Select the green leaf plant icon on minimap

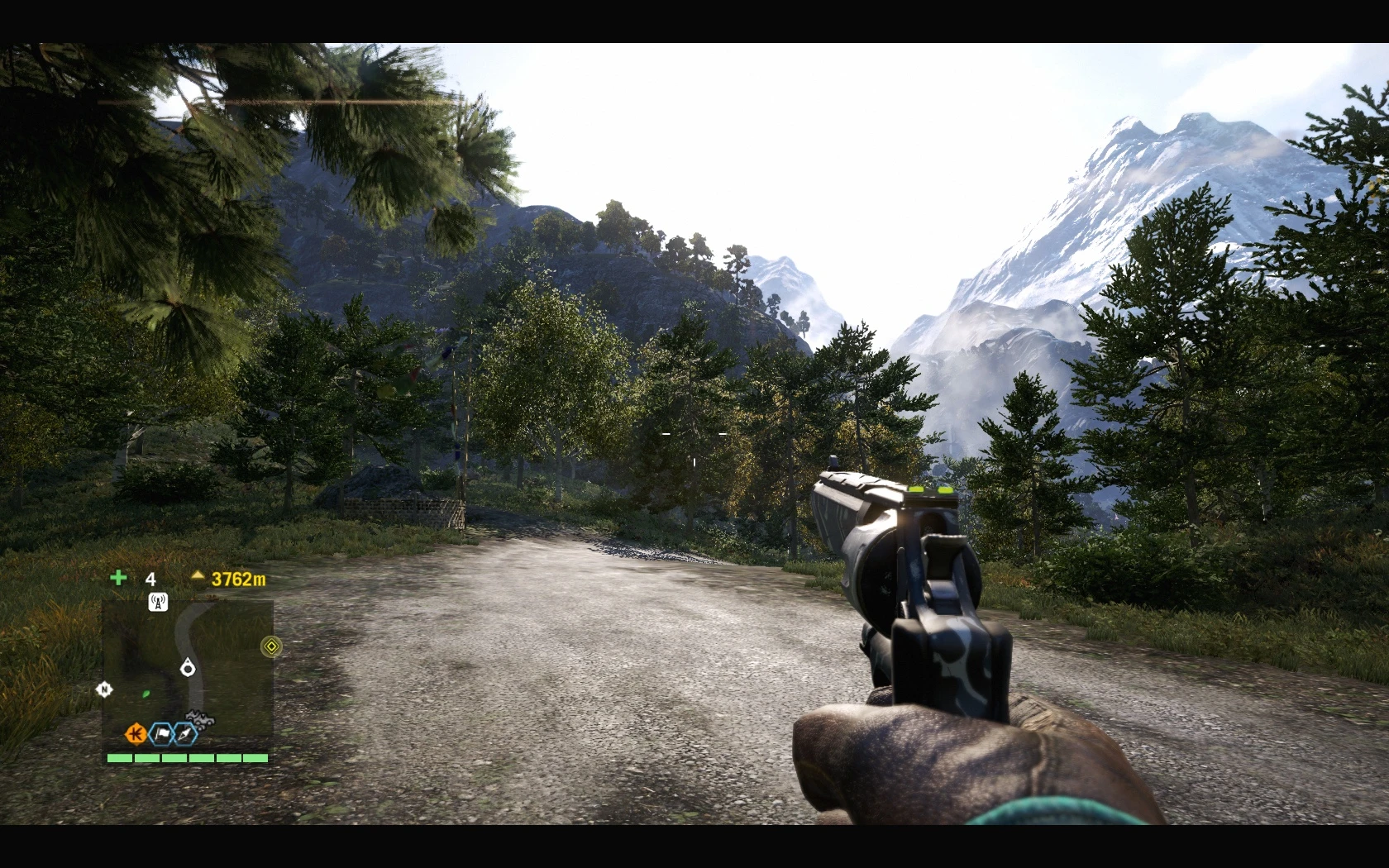pos(146,694)
